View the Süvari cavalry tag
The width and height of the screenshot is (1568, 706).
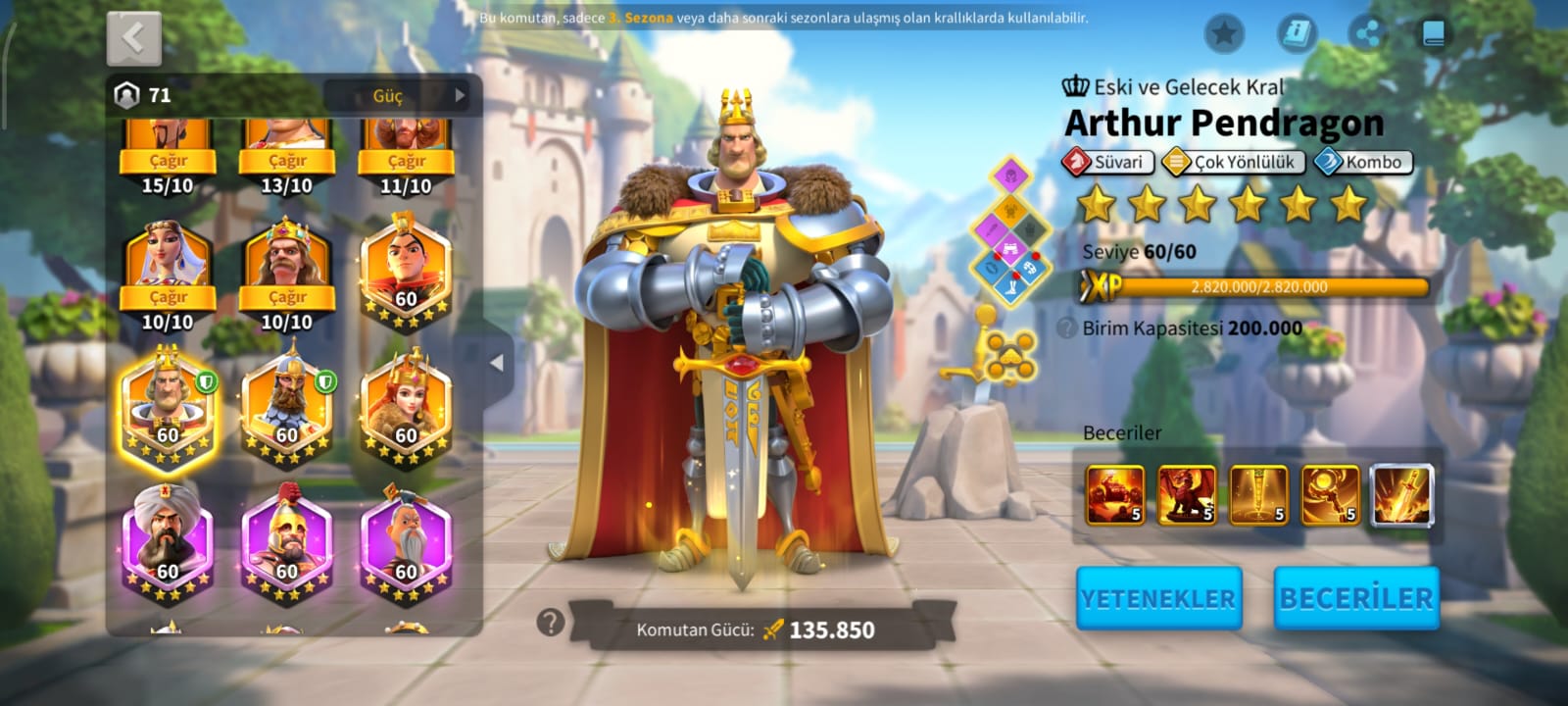point(1107,162)
